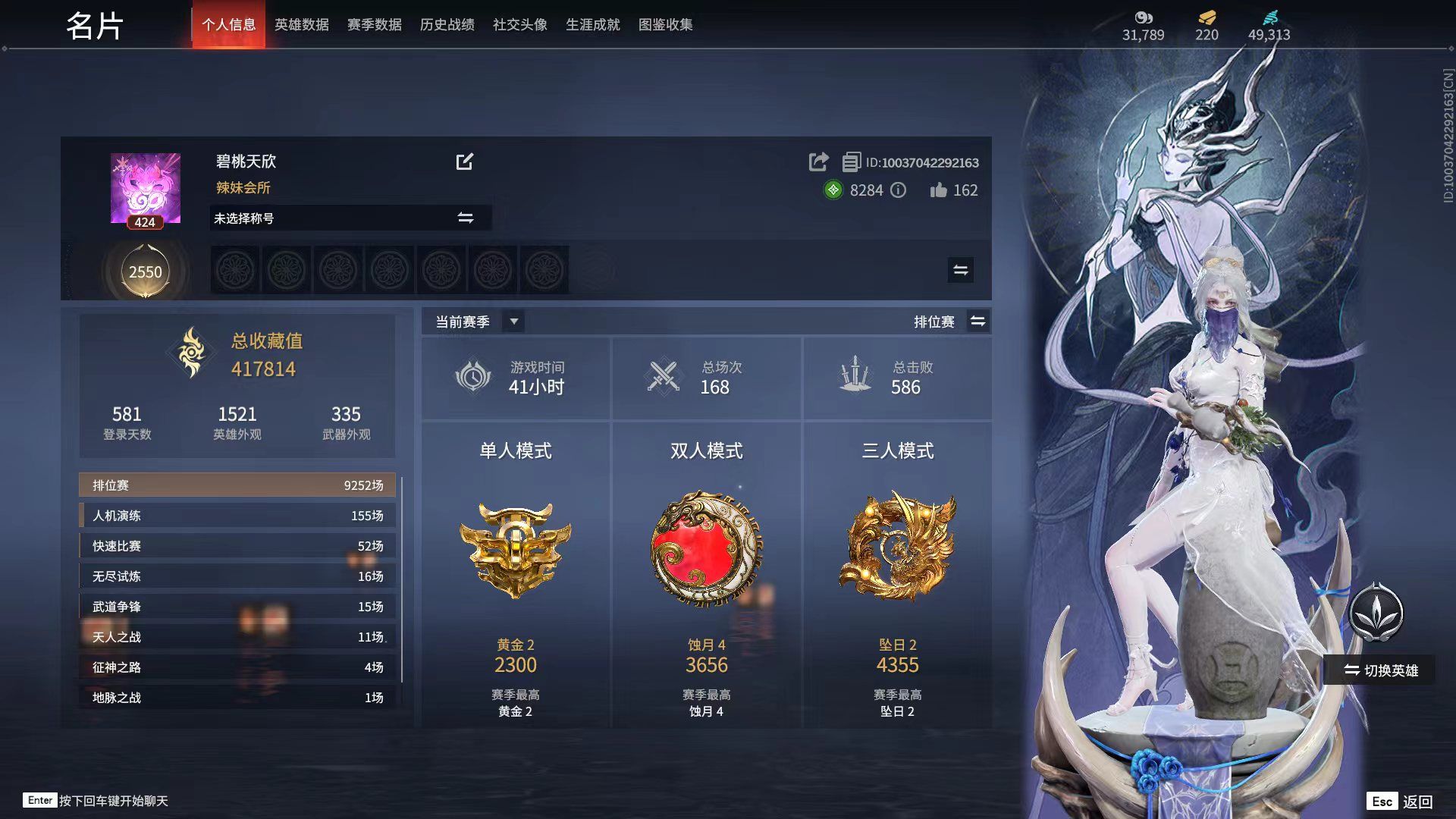Expand the 切换英雄 hero switcher
The image size is (1456, 819).
click(1379, 669)
